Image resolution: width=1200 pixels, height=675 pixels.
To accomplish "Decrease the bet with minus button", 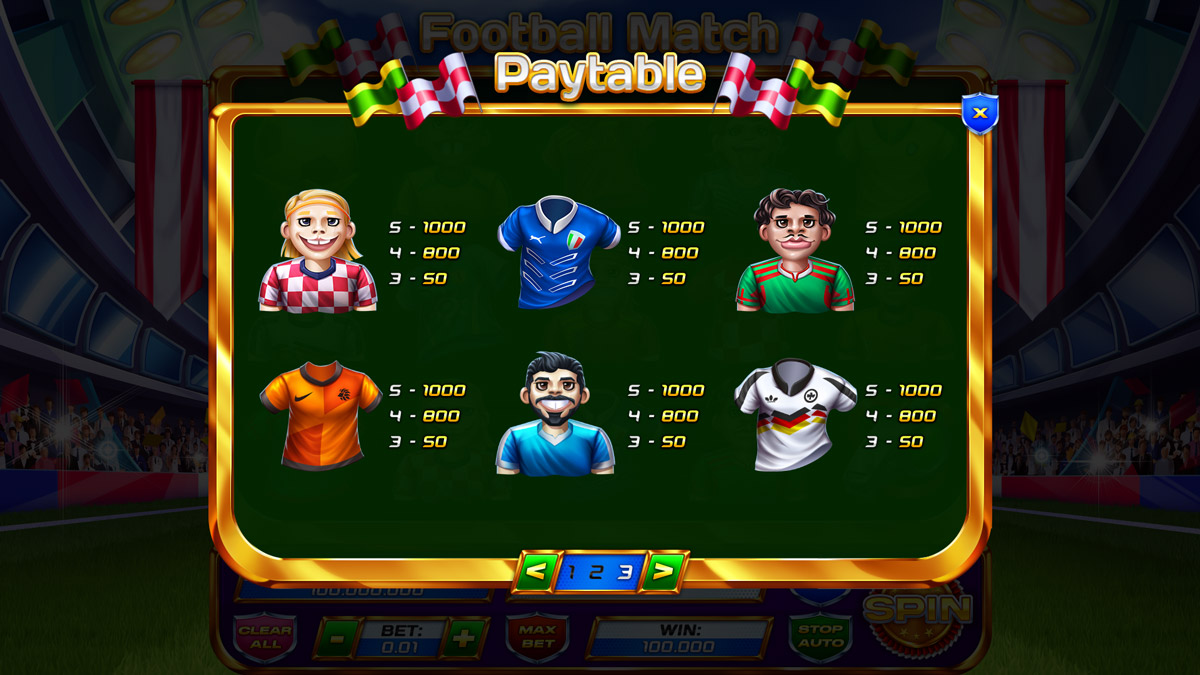I will point(338,638).
